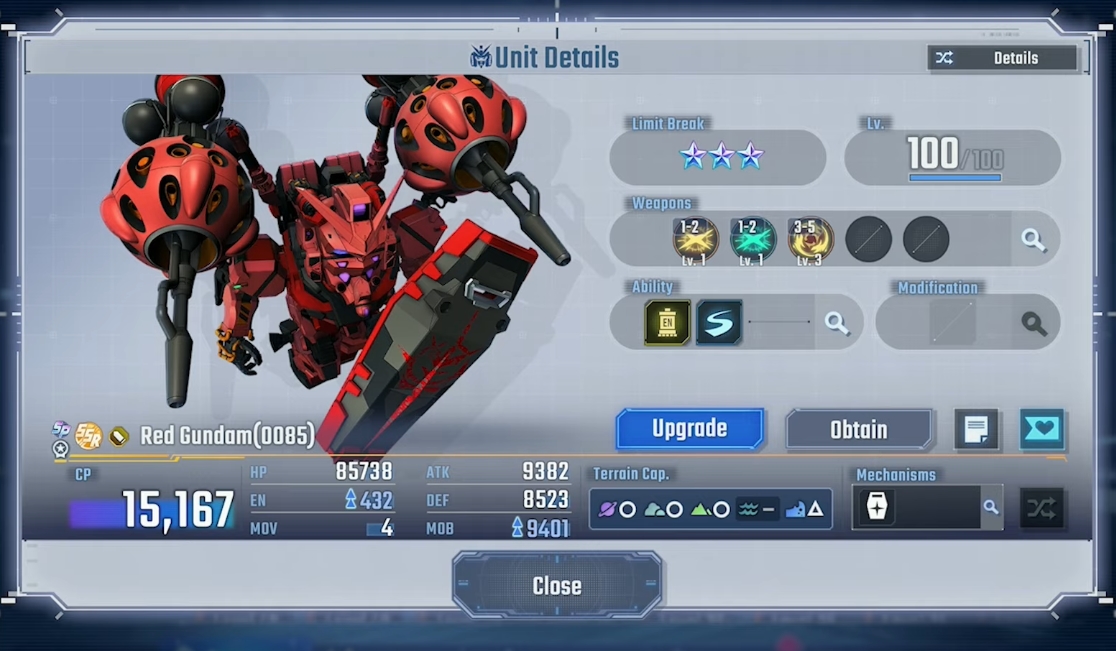Image resolution: width=1116 pixels, height=651 pixels.
Task: Open ability details magnifier
Action: [x=836, y=322]
